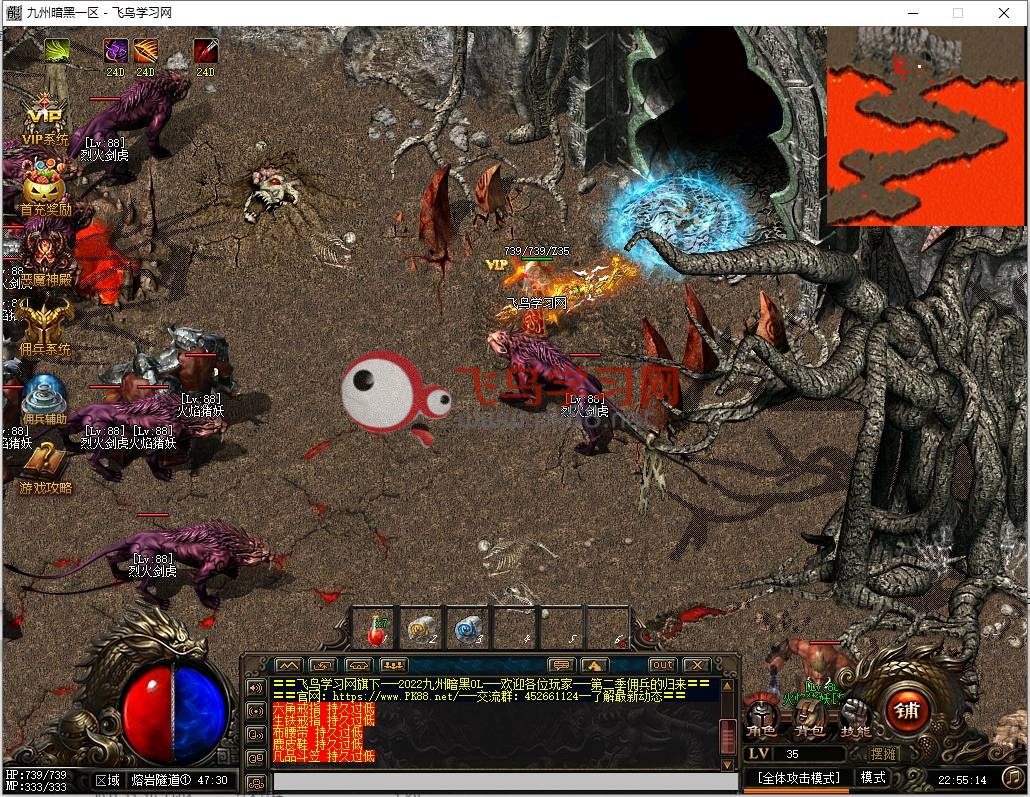Viewport: 1030px width, 797px height.
Task: Click the 摆摊 stall button
Action: click(883, 754)
